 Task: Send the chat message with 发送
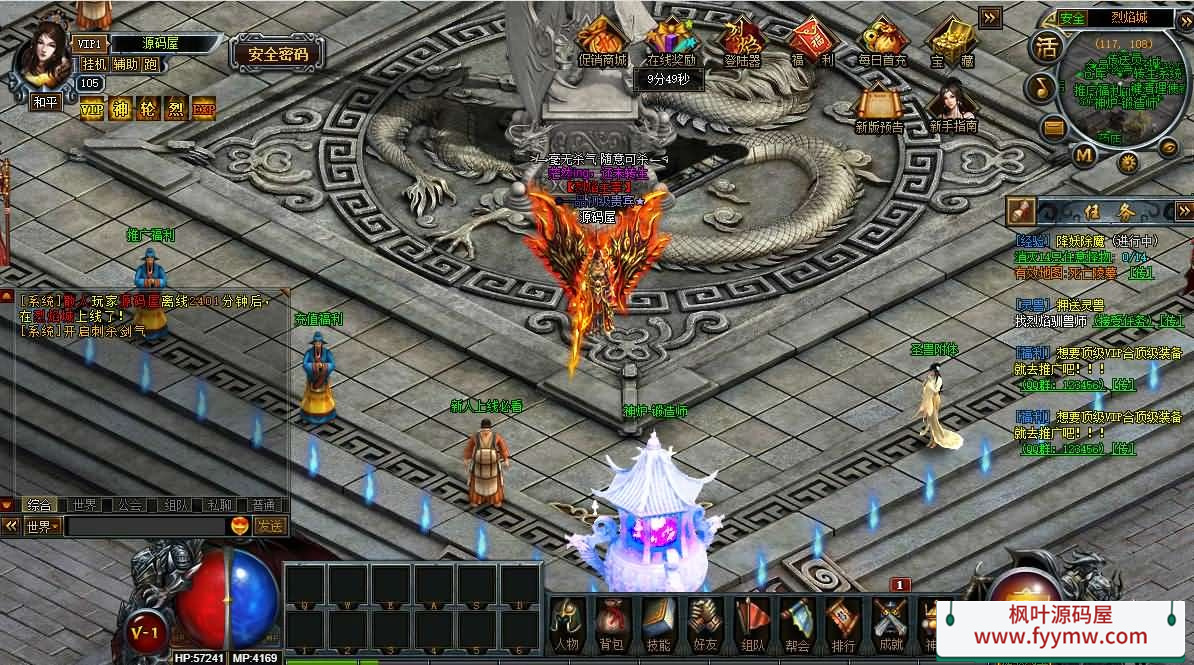point(269,526)
